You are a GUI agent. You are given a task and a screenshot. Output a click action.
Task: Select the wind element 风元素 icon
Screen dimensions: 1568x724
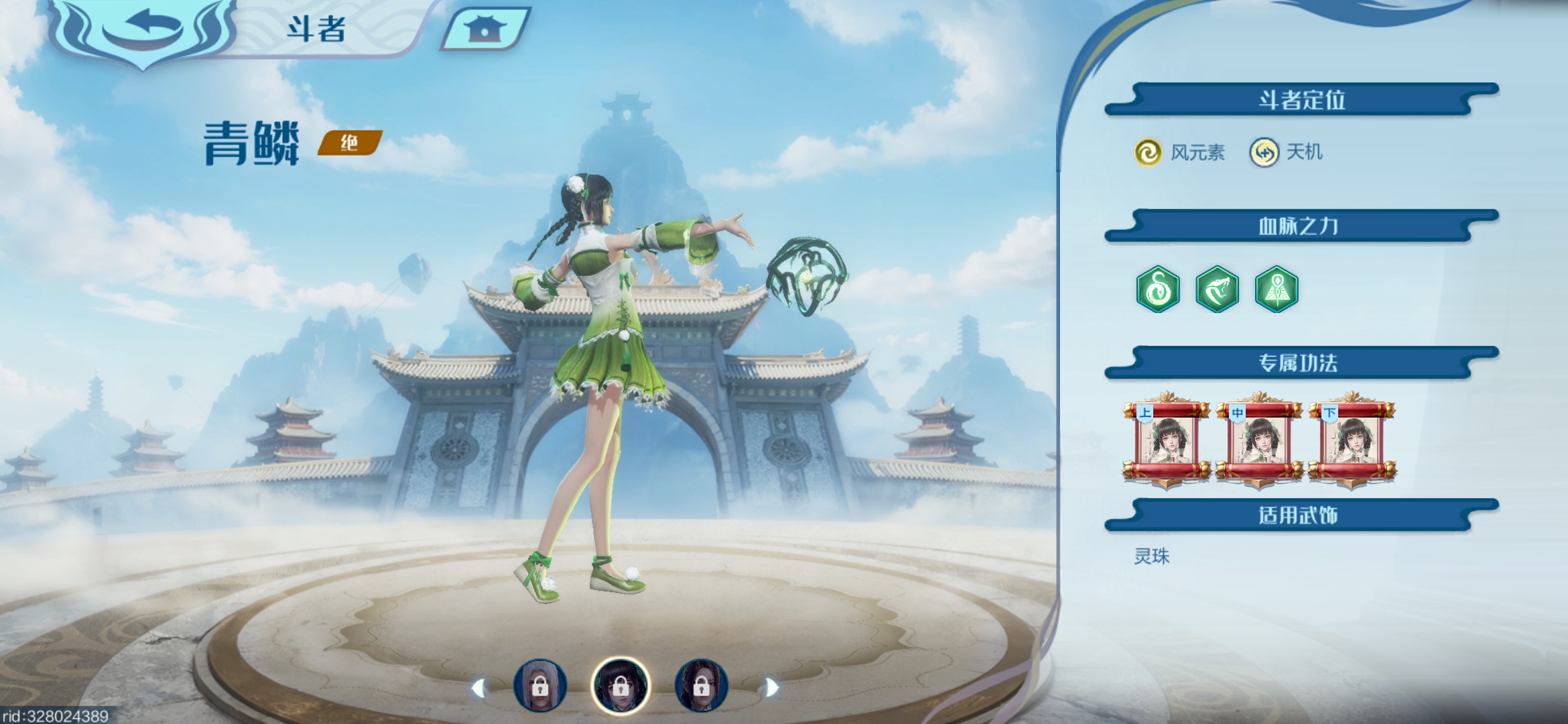click(1148, 152)
